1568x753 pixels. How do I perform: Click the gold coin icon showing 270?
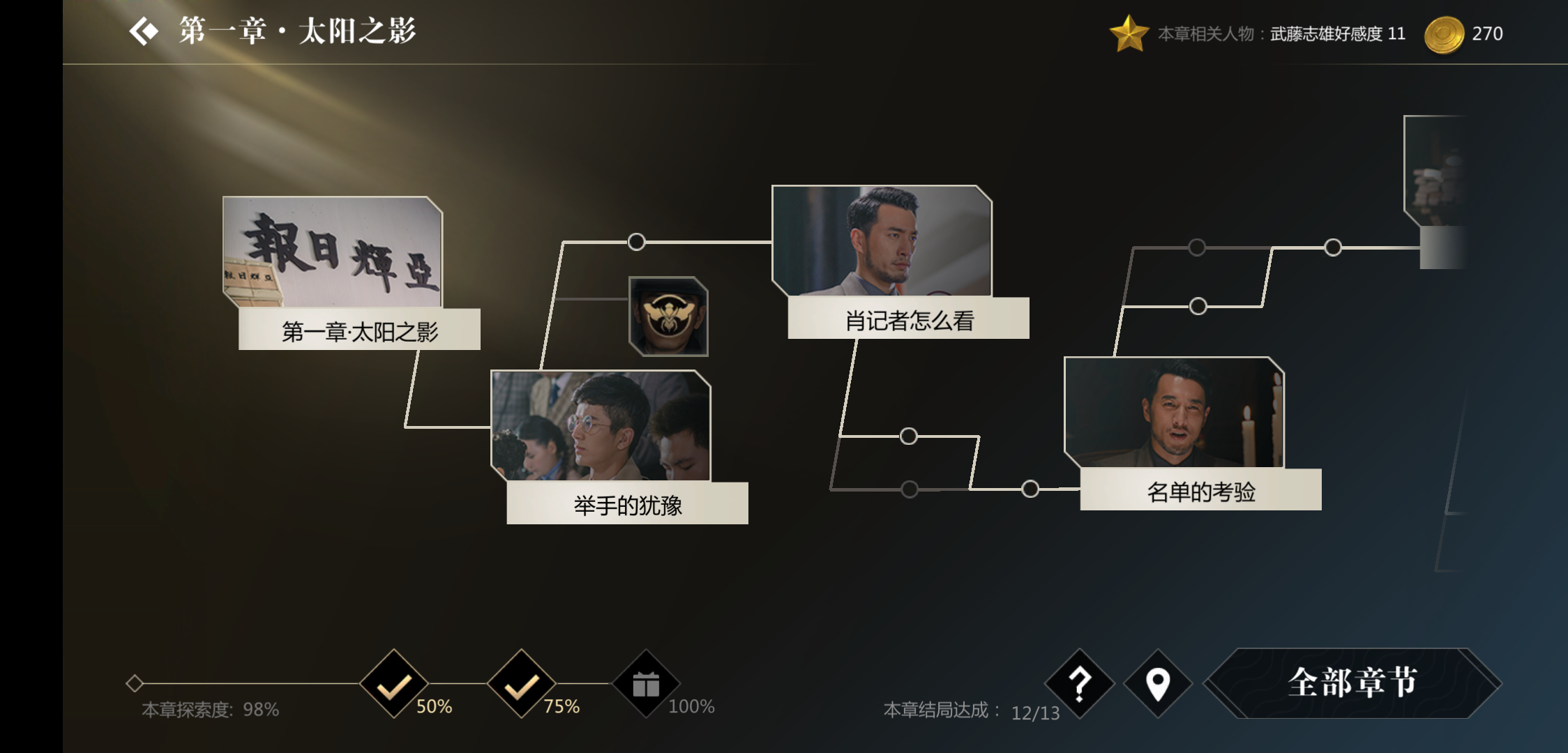pos(1446,32)
